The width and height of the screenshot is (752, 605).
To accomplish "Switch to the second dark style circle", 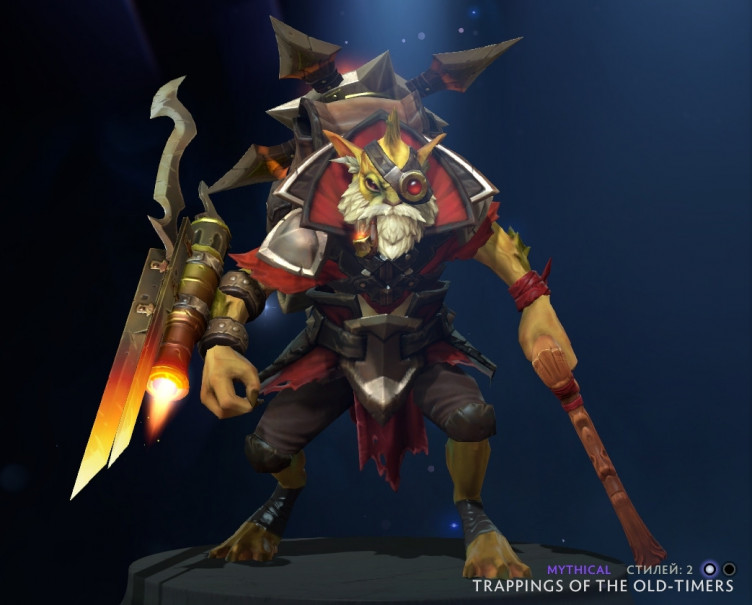I will [729, 569].
